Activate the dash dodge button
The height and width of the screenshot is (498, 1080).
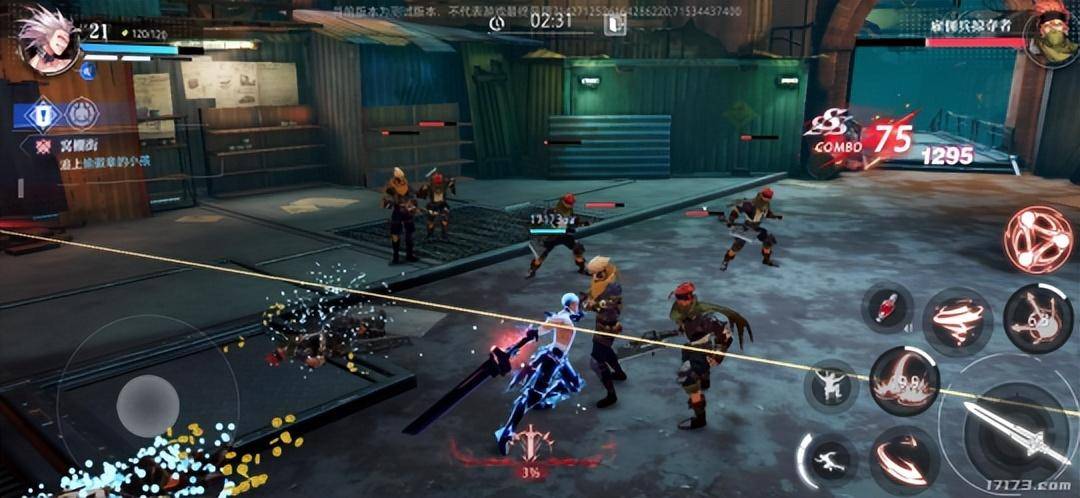pyautogui.click(x=829, y=460)
